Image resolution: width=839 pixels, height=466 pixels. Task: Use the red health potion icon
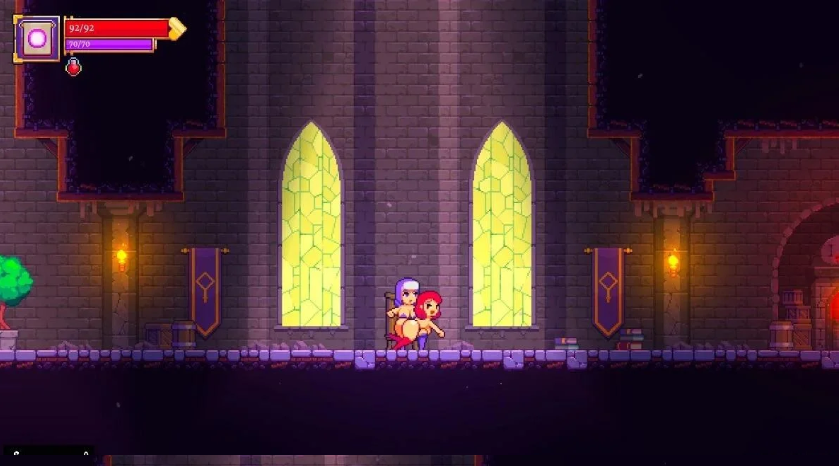(73, 67)
